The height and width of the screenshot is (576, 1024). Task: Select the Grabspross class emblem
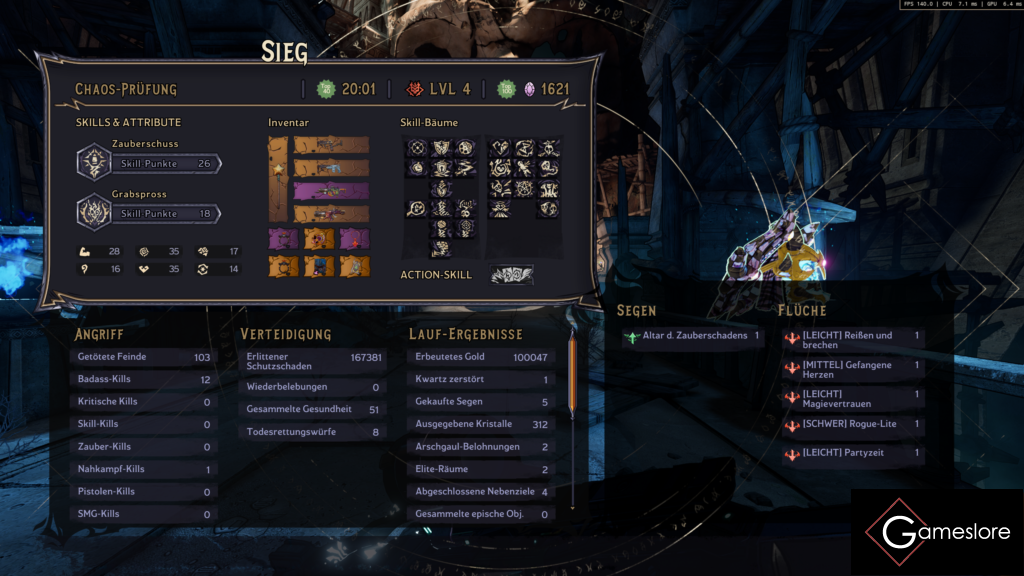click(x=93, y=212)
